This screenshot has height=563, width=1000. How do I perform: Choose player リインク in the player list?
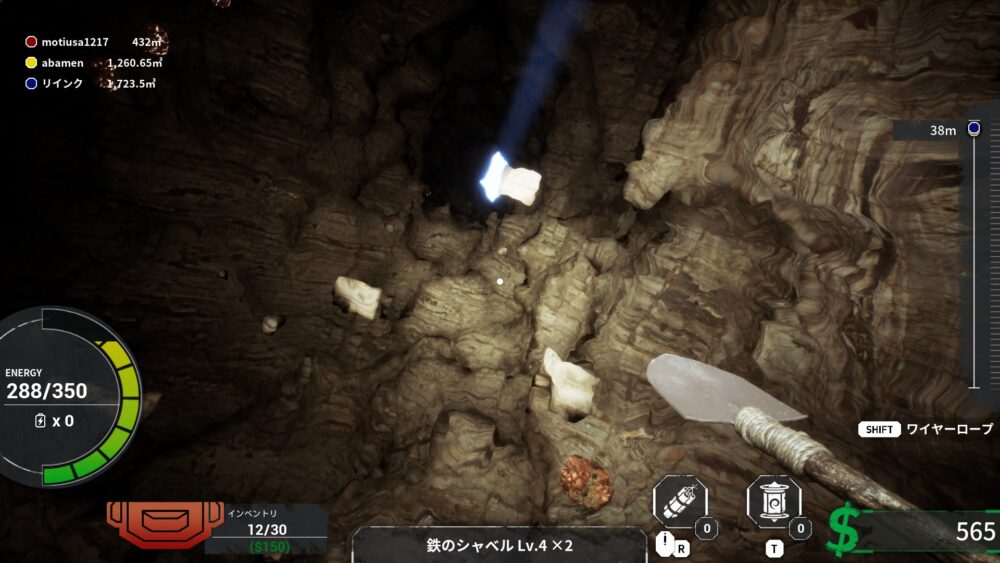point(62,83)
